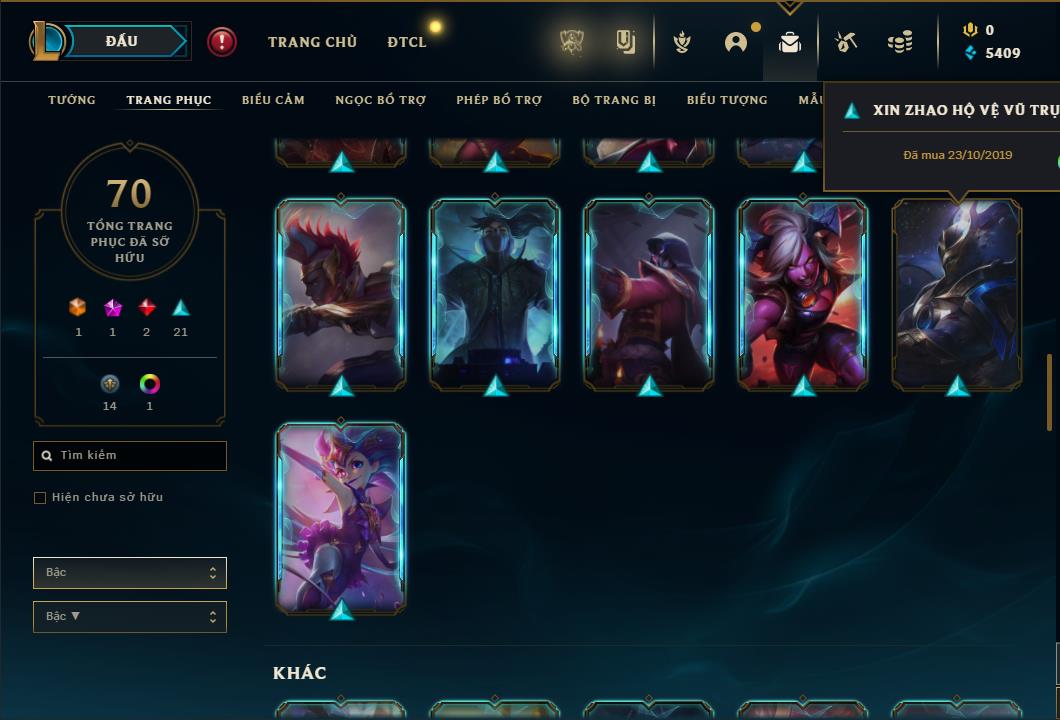The image size is (1060, 720).
Task: Select the pink-haired skin card in bottom row
Action: pos(341,517)
